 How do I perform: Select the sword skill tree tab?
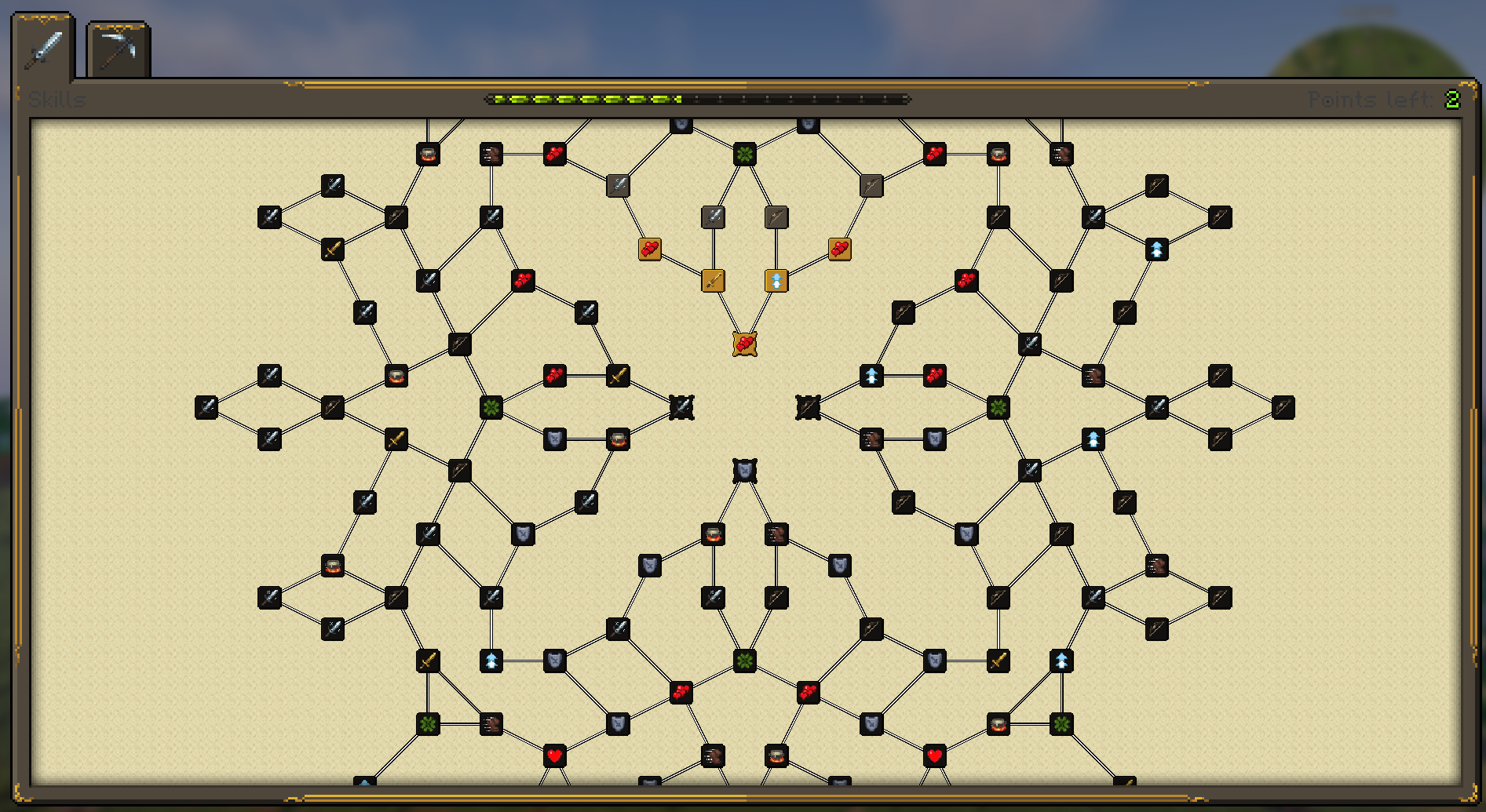click(x=43, y=49)
